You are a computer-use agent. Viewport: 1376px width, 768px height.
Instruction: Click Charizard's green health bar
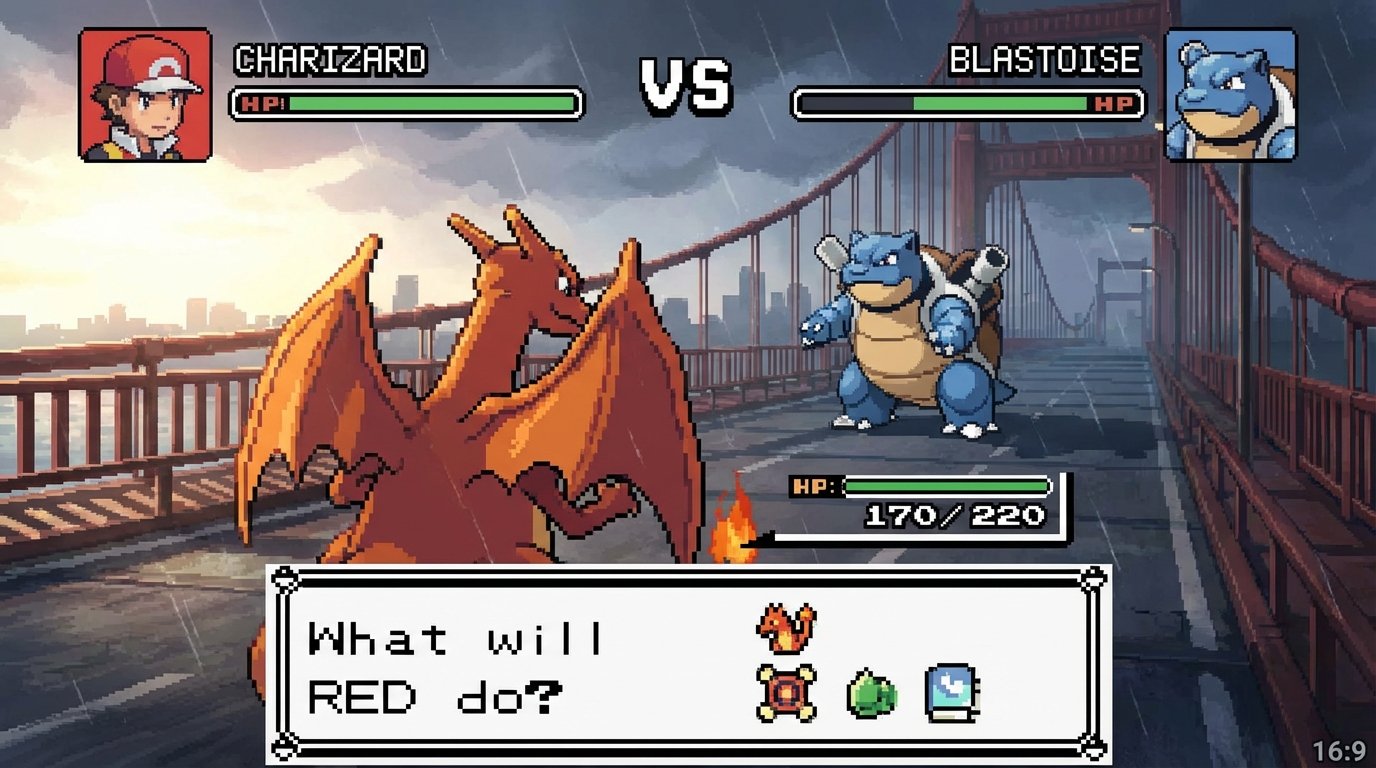click(430, 101)
